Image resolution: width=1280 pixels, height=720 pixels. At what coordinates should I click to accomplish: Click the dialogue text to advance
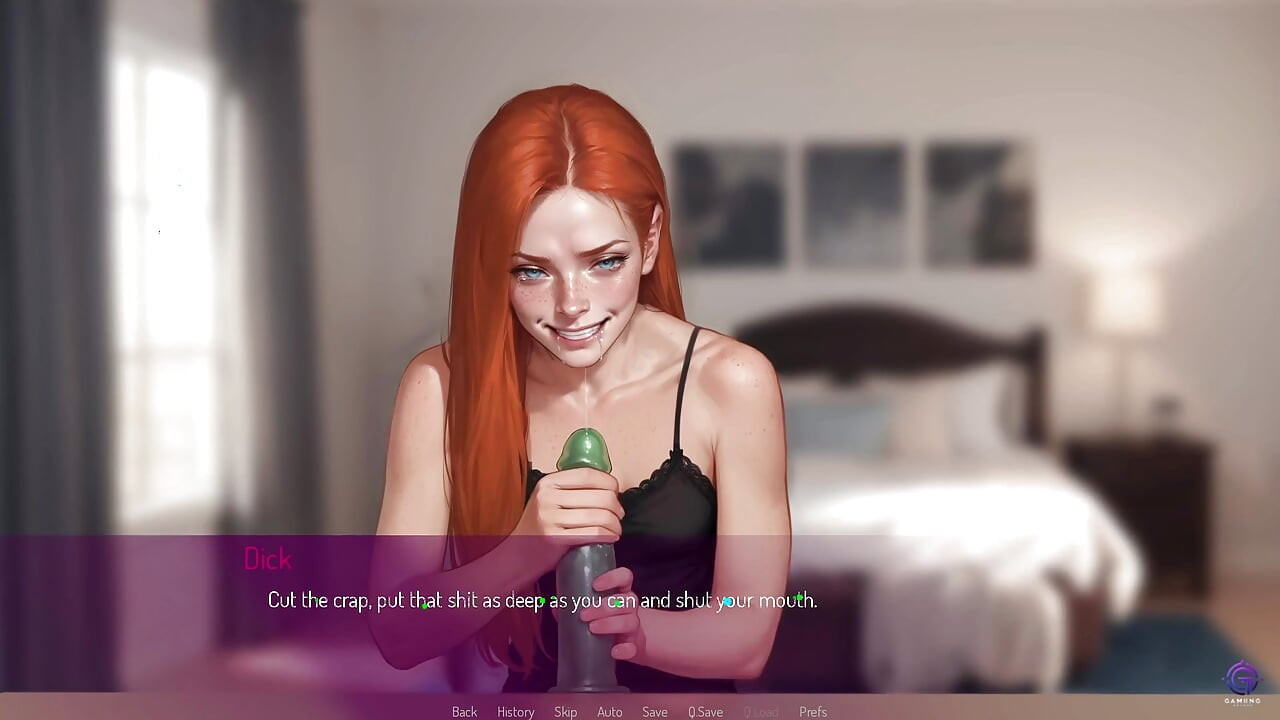coord(541,601)
